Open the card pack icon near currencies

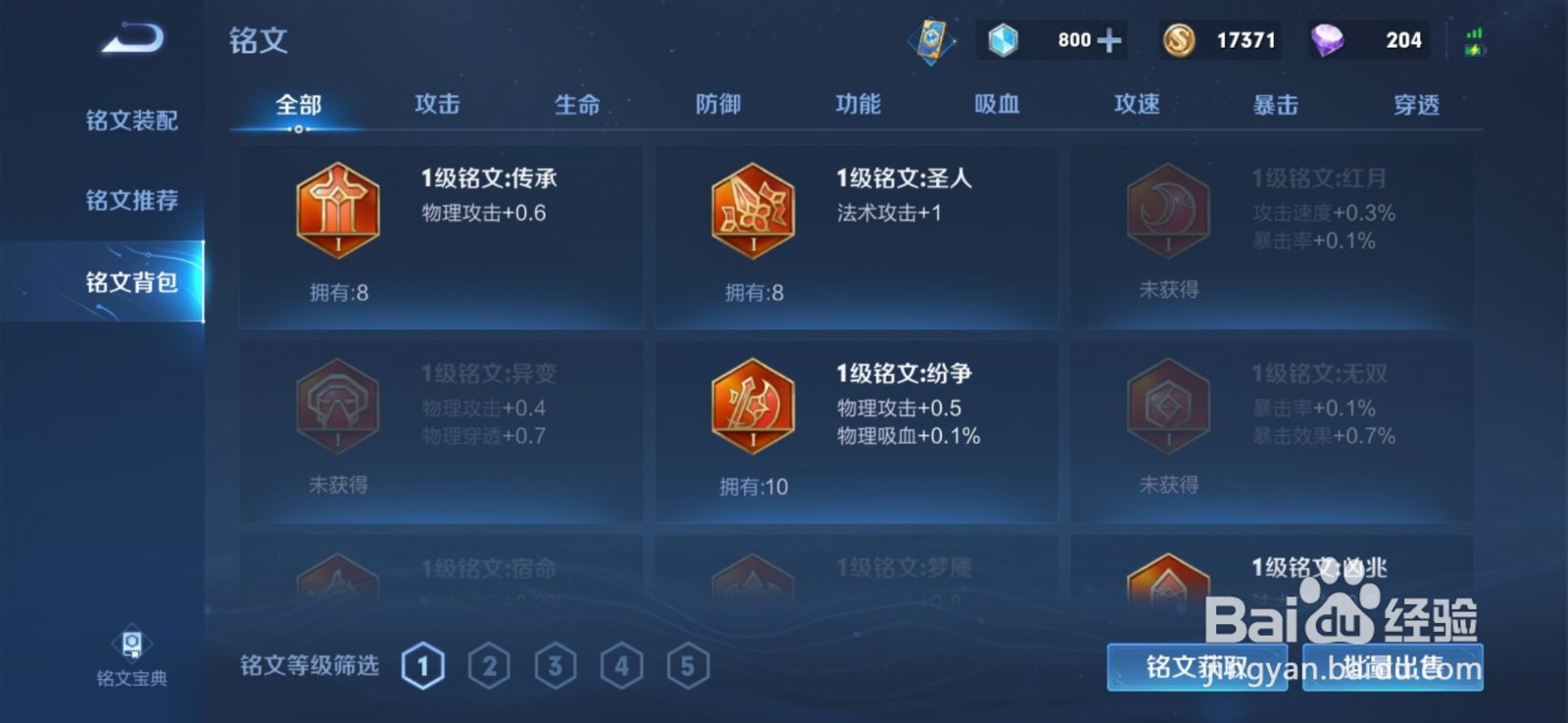pyautogui.click(x=932, y=39)
